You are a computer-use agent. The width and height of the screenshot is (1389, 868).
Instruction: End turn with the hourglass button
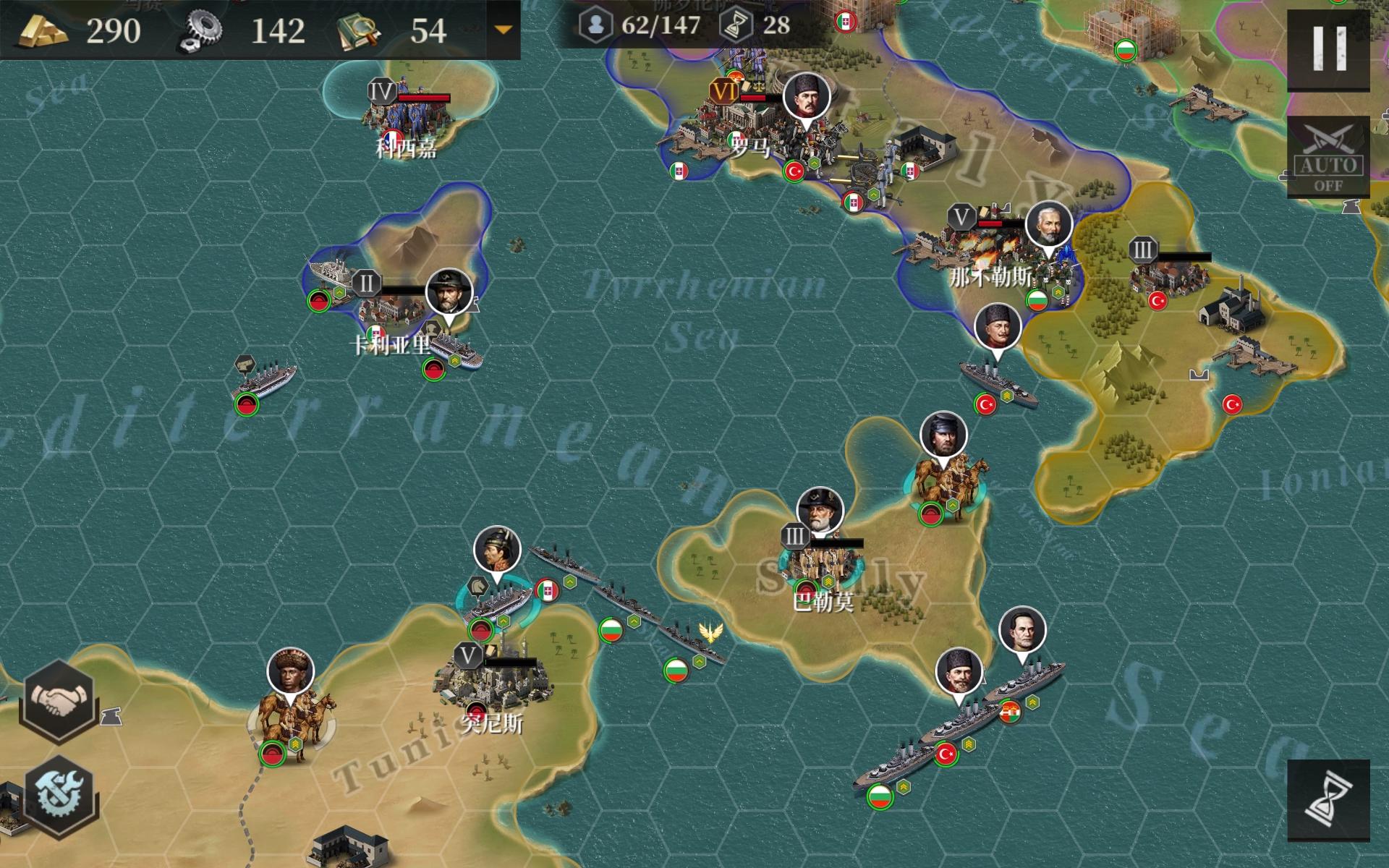tap(1328, 800)
